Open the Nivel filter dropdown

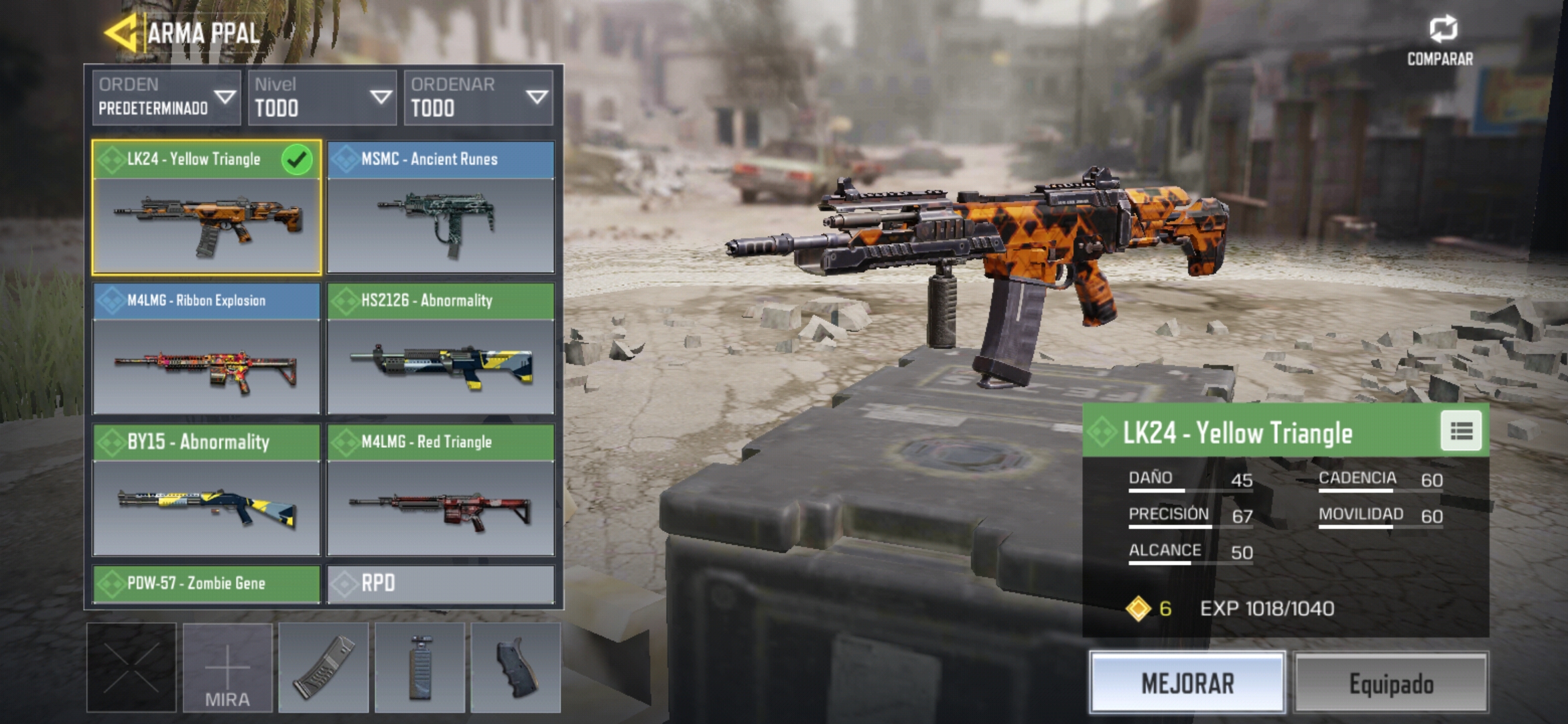point(322,98)
